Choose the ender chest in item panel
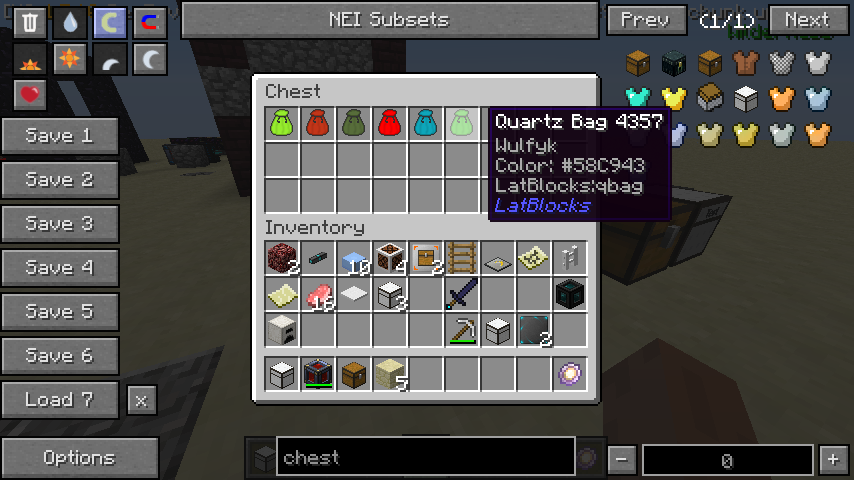Image resolution: width=854 pixels, height=480 pixels. pos(674,65)
